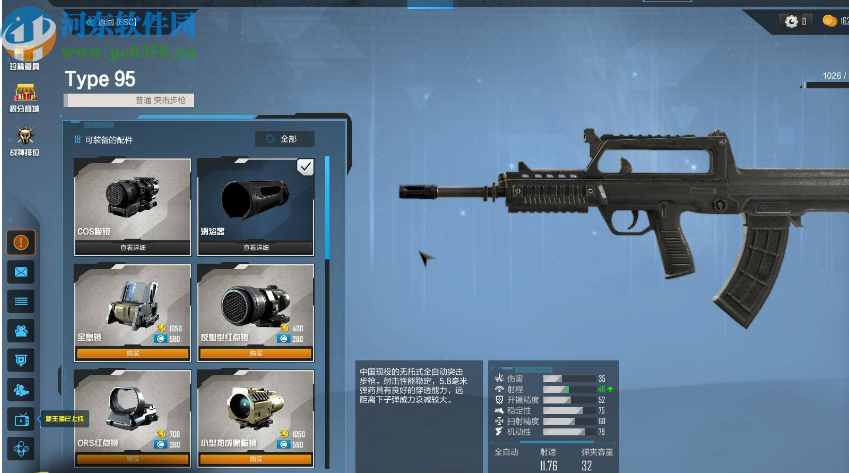Select the COS瞄镜 scope attachment
849x473 pixels.
point(132,199)
